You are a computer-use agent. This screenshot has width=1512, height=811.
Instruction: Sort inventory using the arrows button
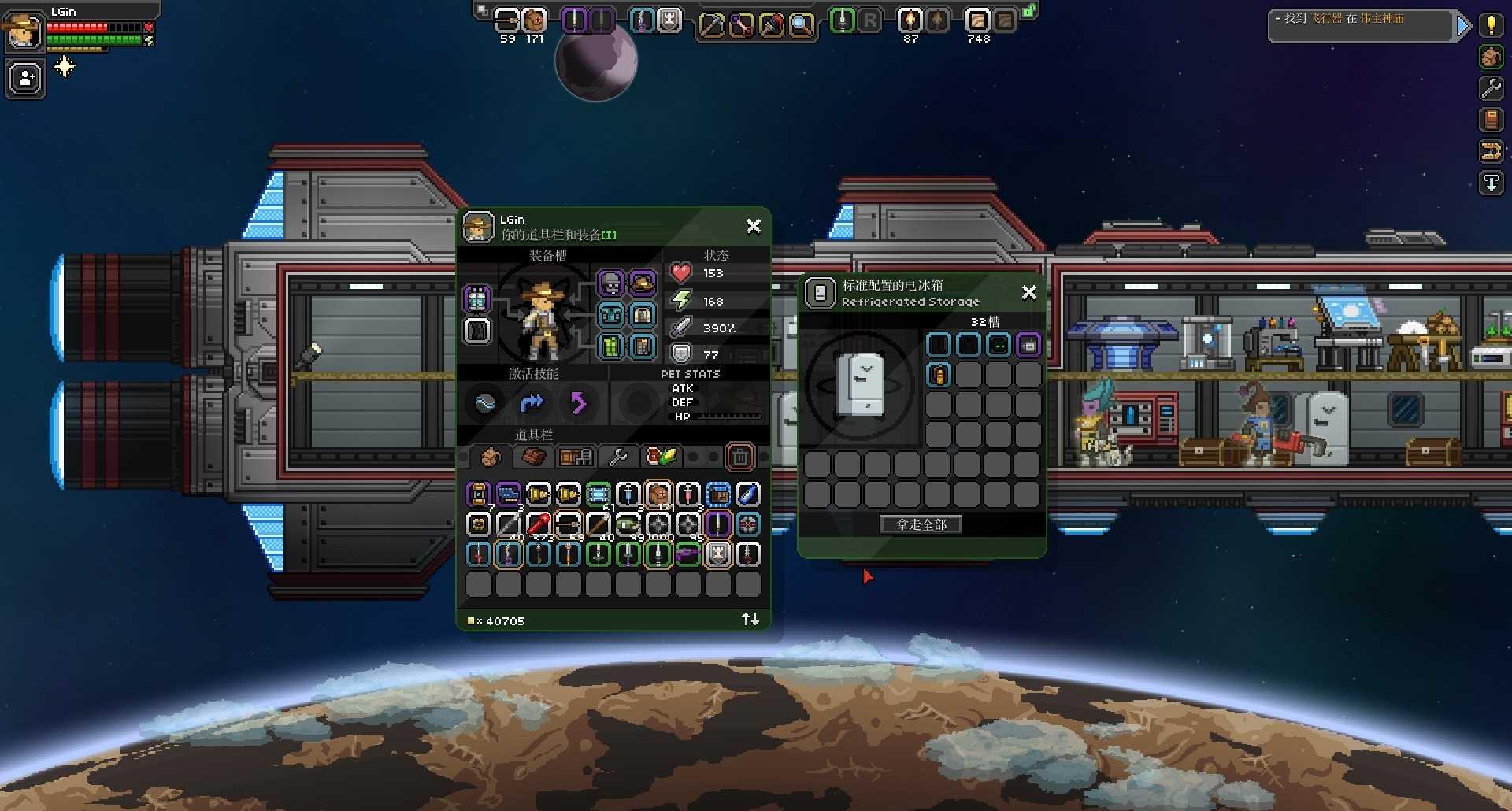(x=750, y=620)
